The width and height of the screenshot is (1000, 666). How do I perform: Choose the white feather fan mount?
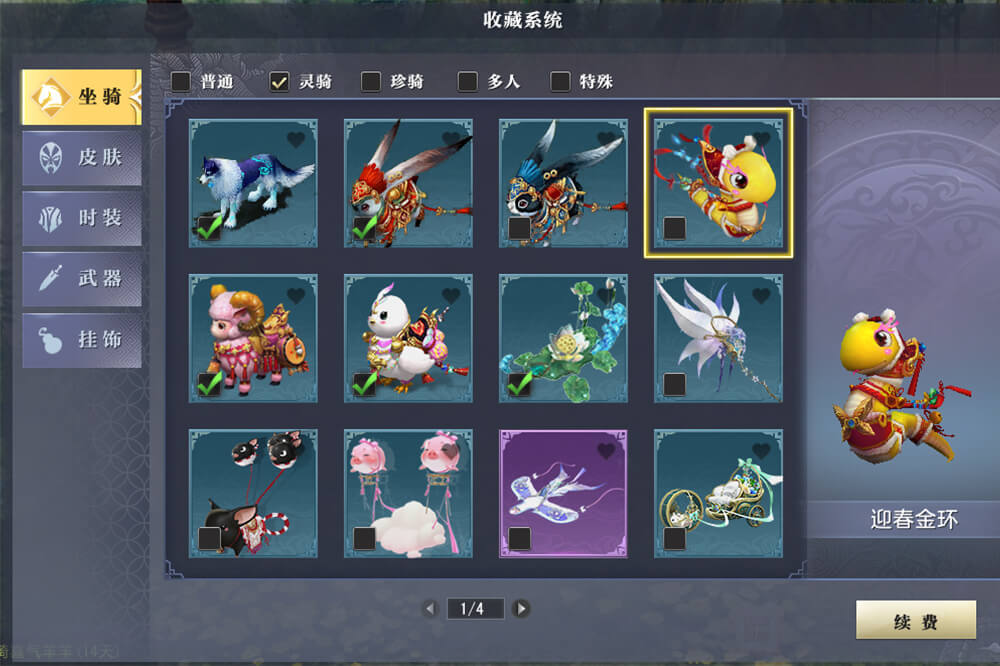718,338
